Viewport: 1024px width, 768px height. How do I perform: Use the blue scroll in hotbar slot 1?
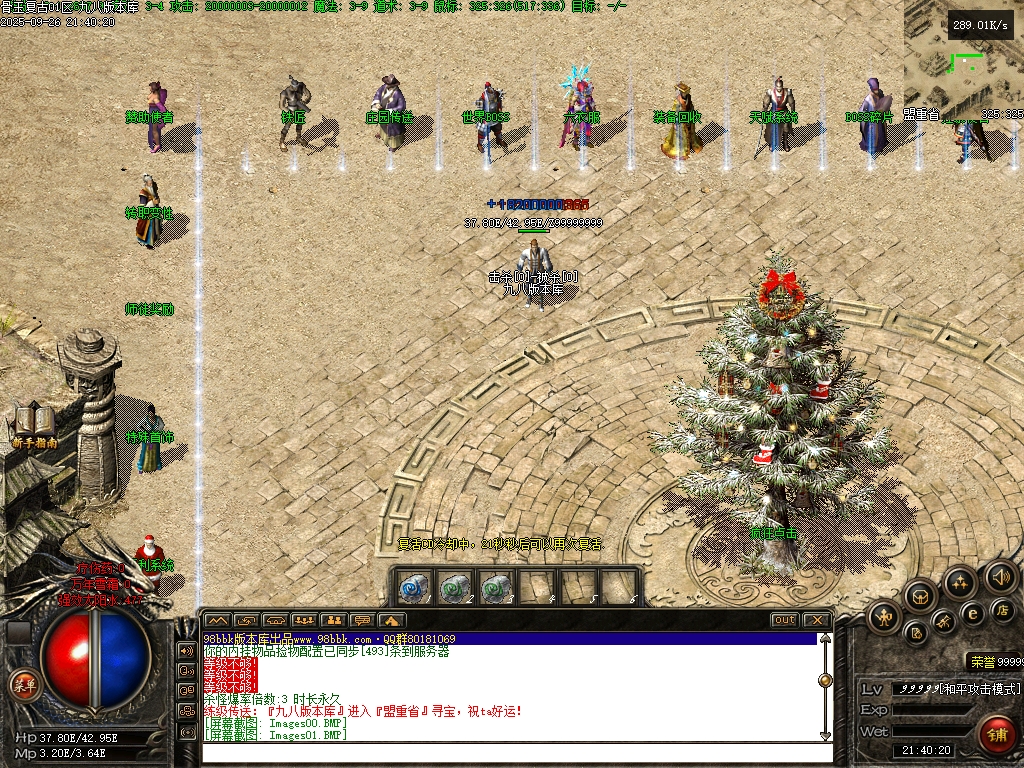click(x=414, y=587)
